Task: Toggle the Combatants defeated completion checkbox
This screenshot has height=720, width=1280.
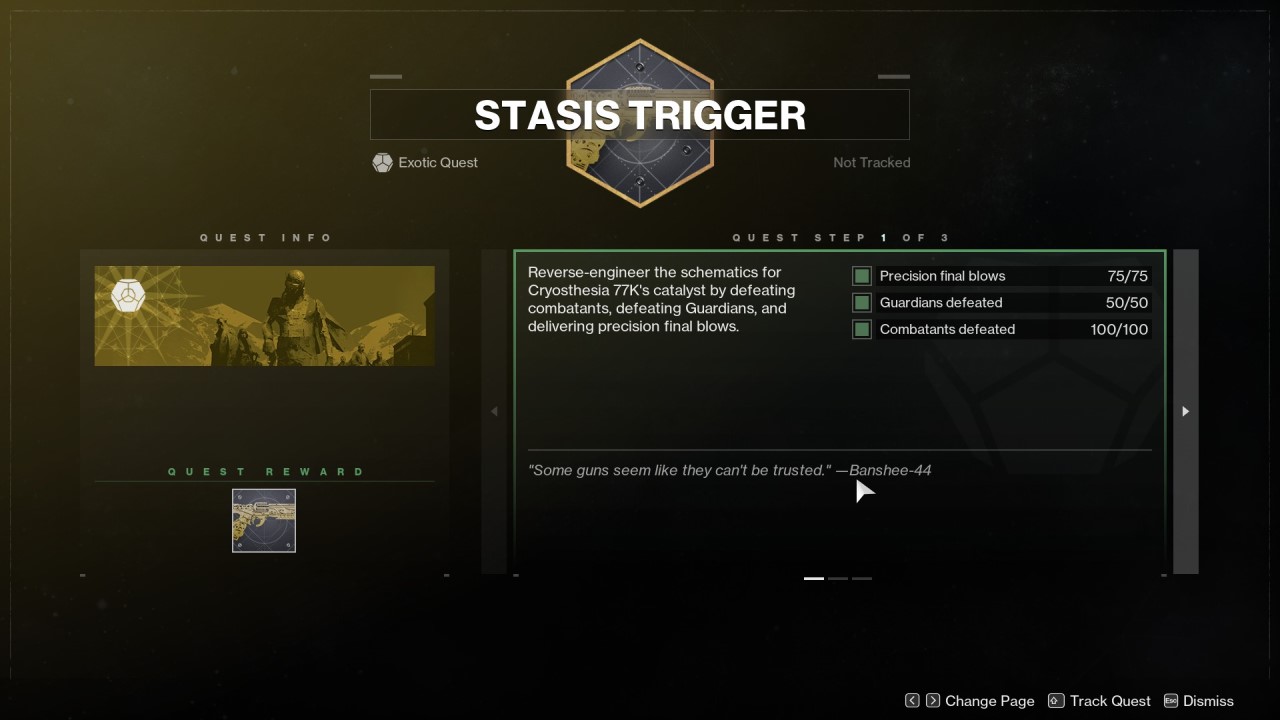Action: pyautogui.click(x=861, y=329)
